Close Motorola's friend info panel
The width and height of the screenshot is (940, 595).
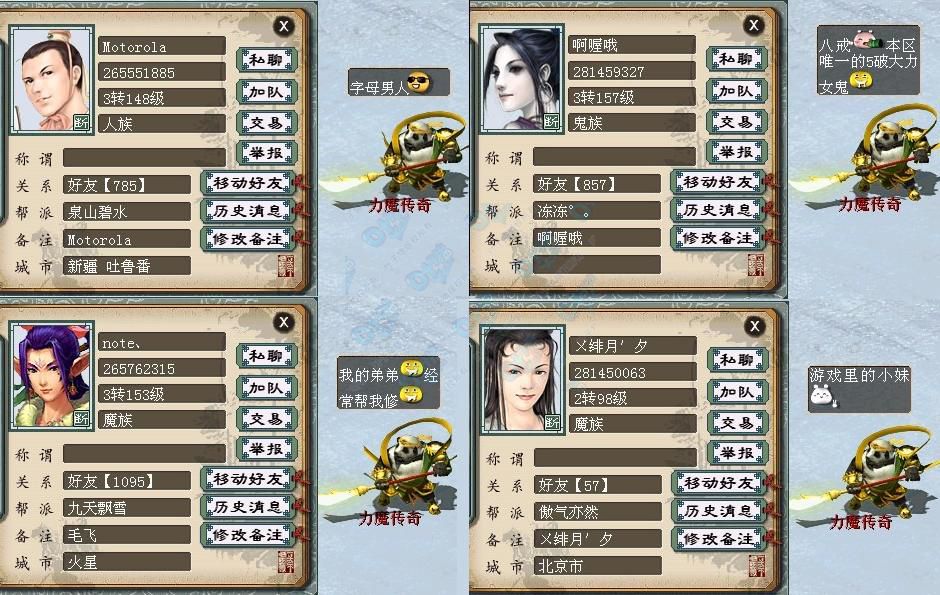pyautogui.click(x=285, y=26)
